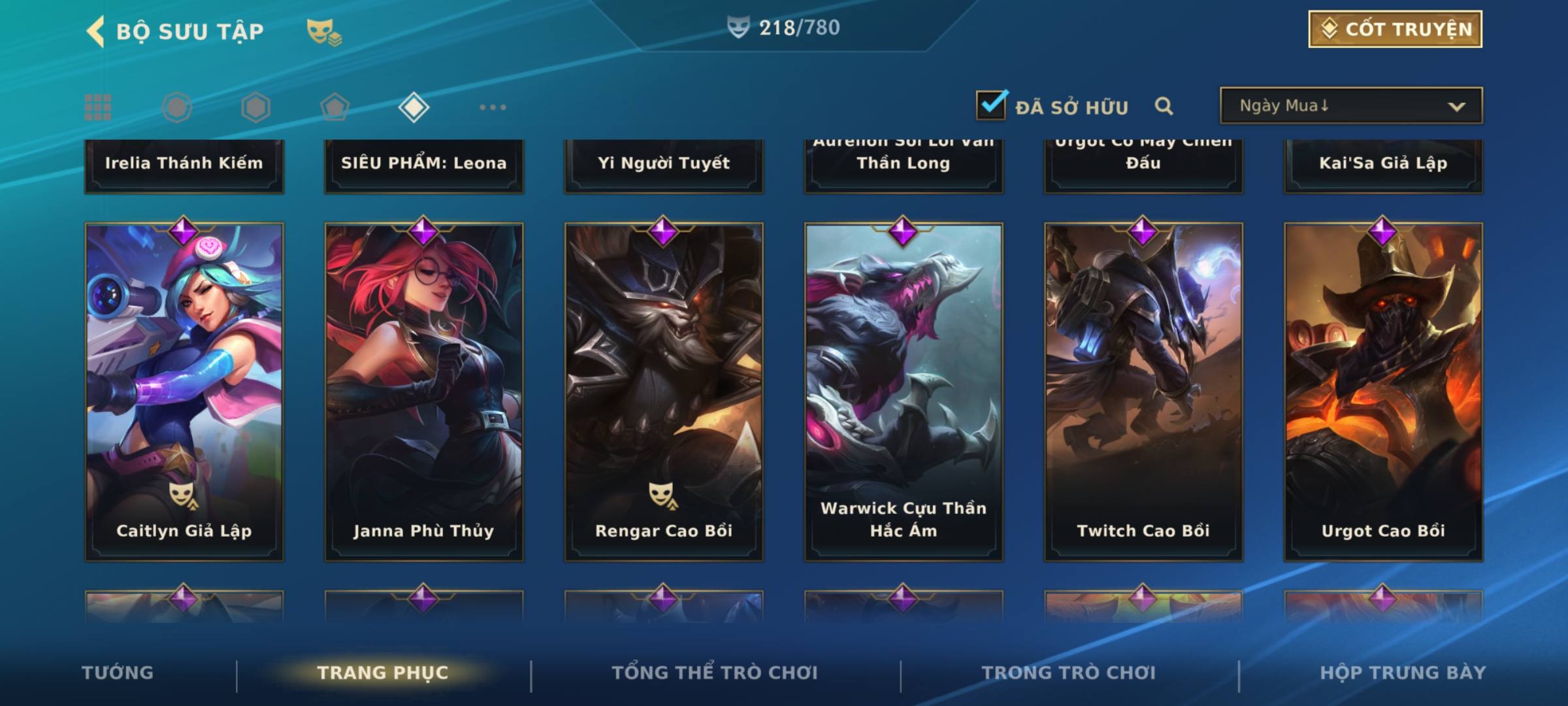
Task: Go back from Bộ Sưu Tập
Action: [95, 31]
